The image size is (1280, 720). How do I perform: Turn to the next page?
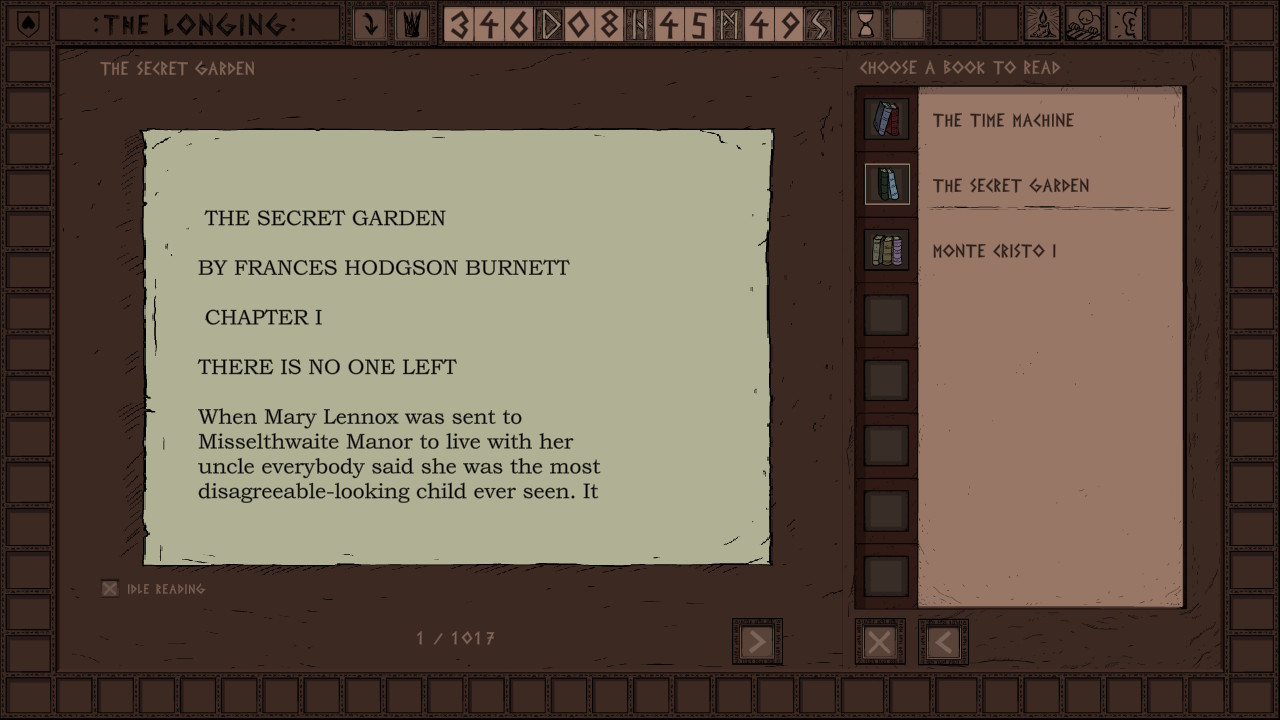coord(757,641)
